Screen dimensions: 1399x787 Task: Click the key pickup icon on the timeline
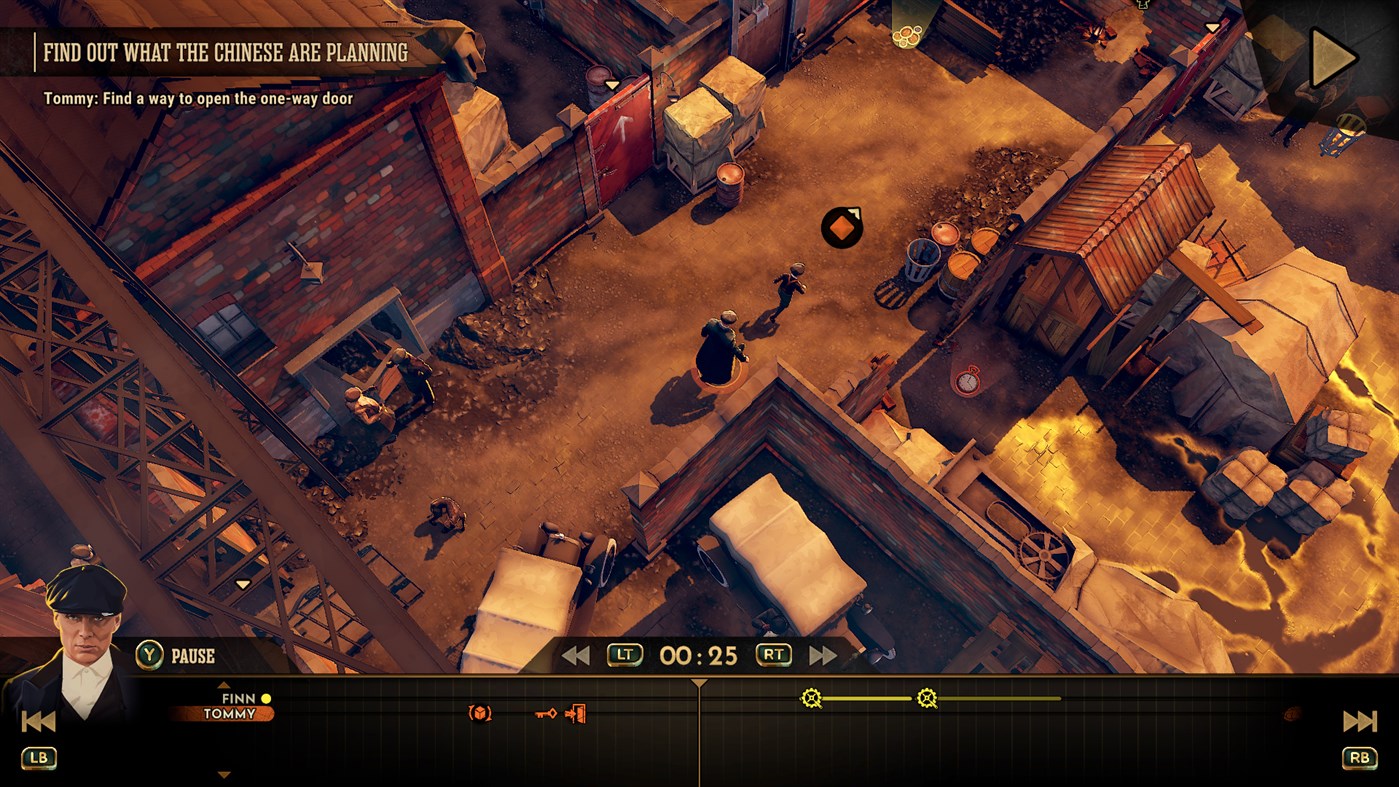point(547,713)
